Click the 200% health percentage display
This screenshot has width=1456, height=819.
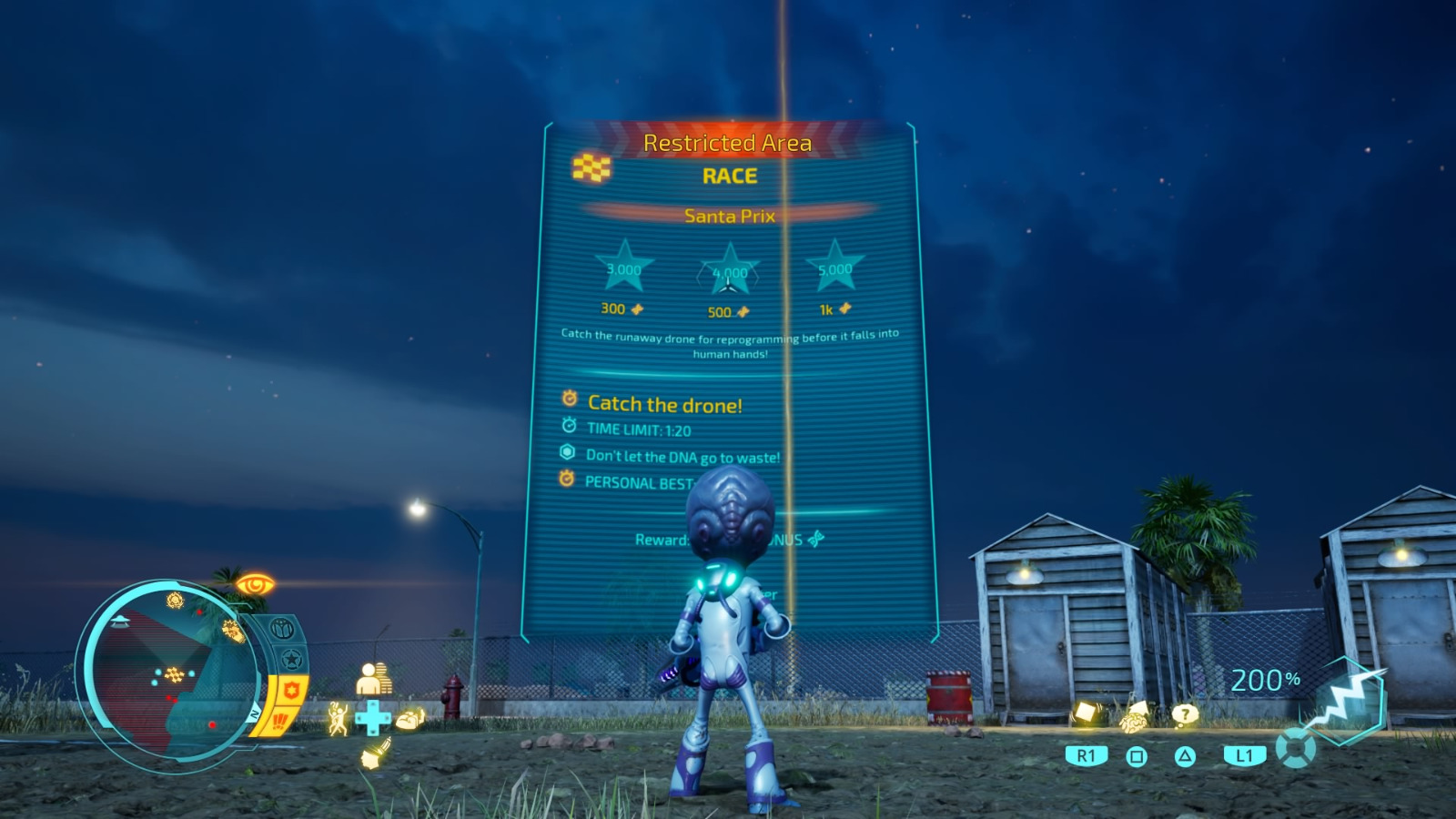pos(1268,679)
